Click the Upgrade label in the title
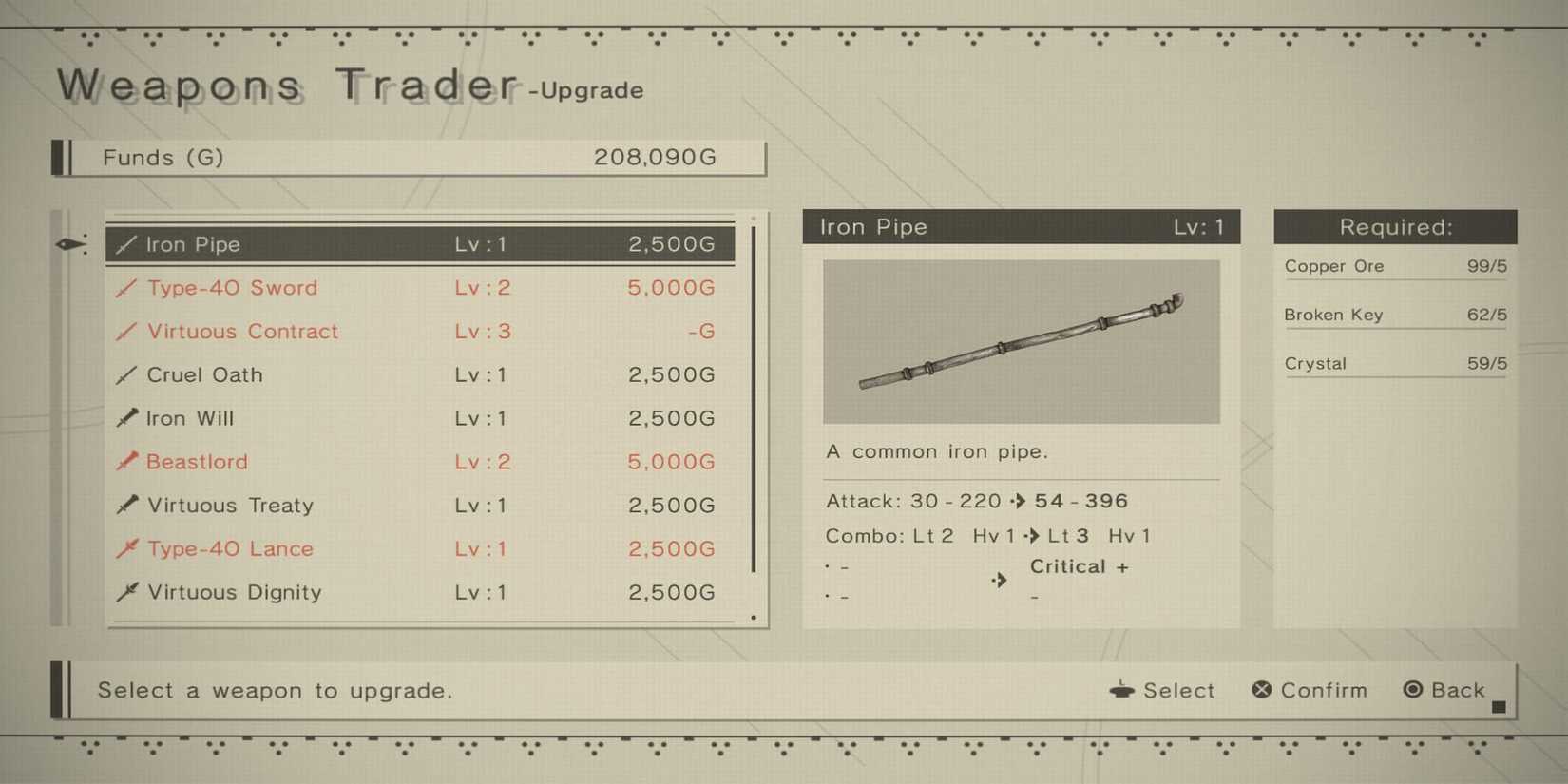This screenshot has width=1568, height=784. pos(584,91)
